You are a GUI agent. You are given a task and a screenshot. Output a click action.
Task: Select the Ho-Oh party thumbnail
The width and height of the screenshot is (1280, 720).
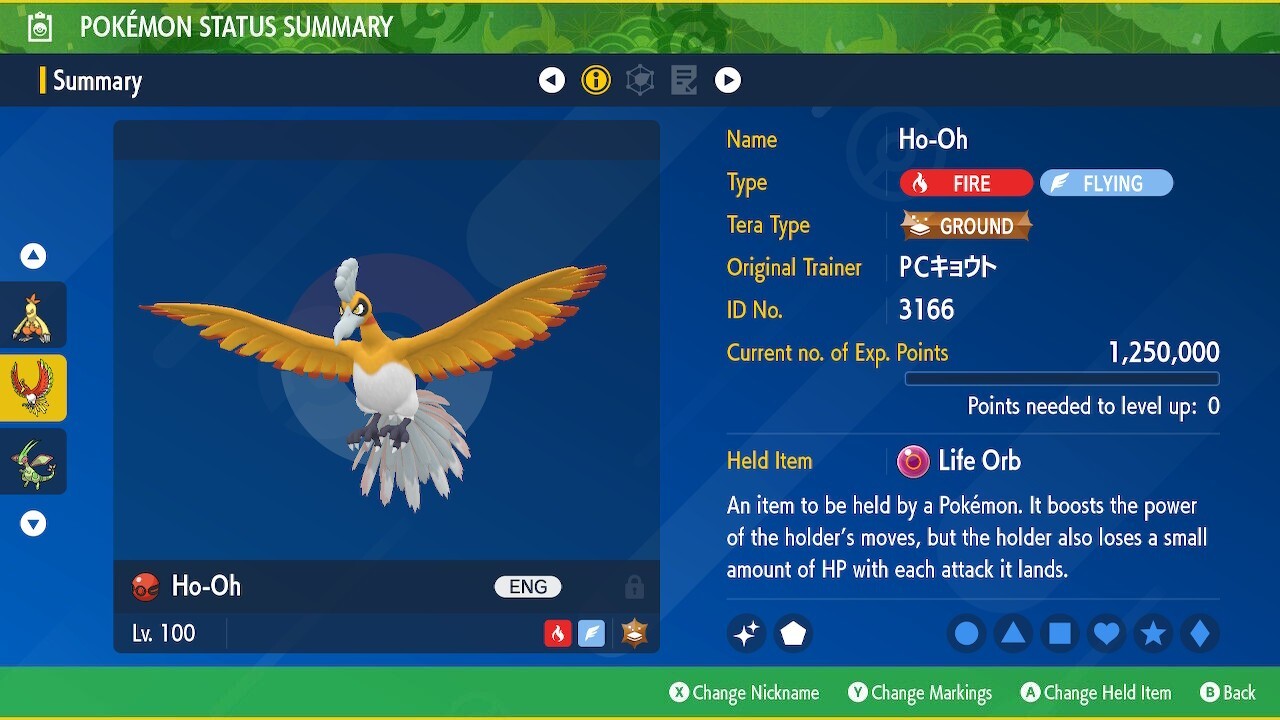33,388
